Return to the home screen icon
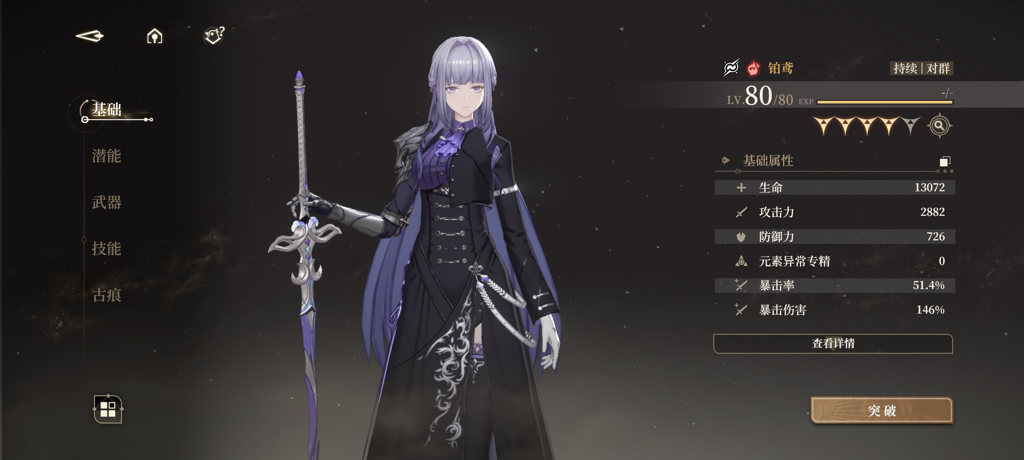 coord(154,36)
